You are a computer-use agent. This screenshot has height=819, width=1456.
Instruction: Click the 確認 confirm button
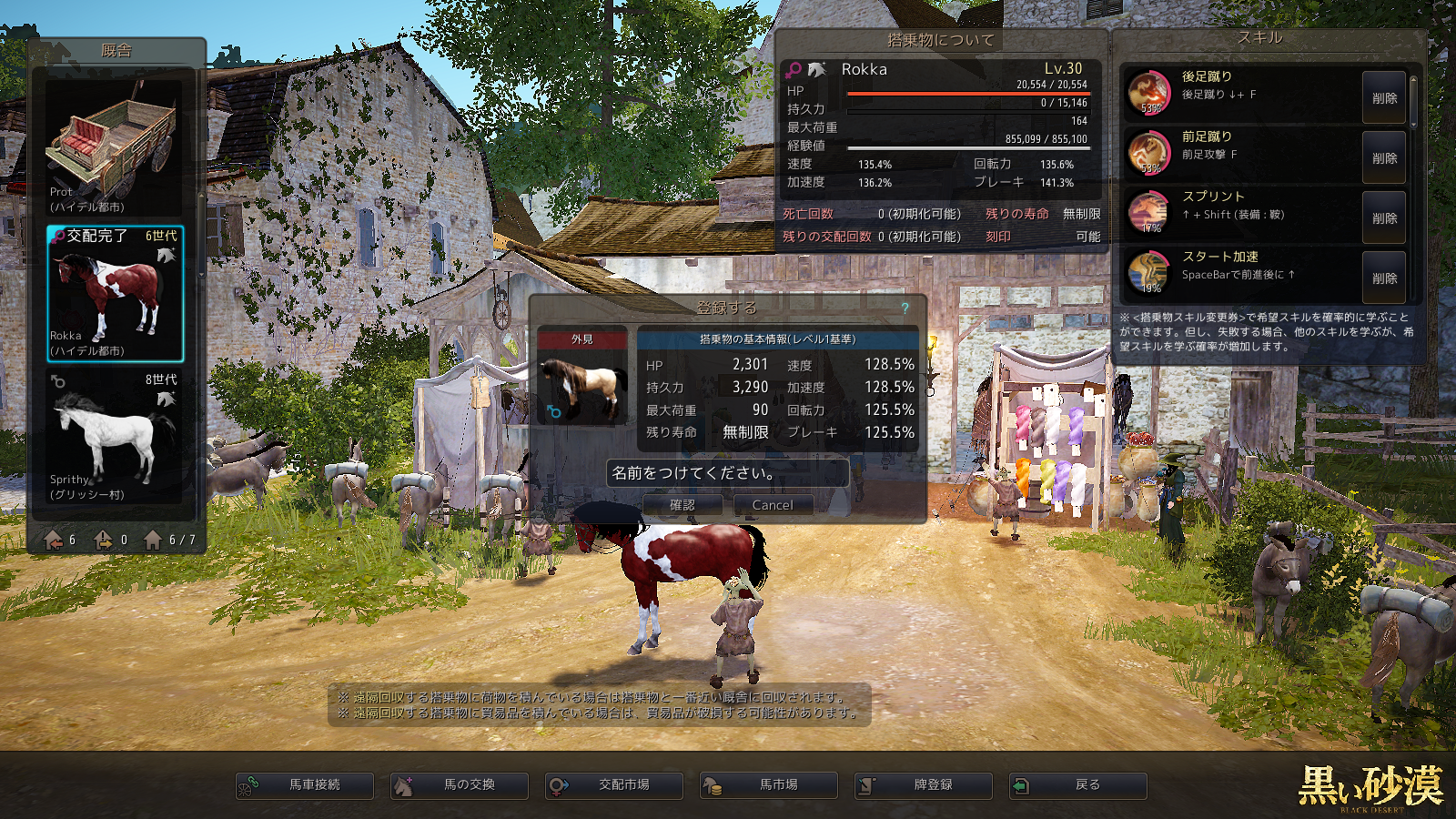(x=682, y=505)
